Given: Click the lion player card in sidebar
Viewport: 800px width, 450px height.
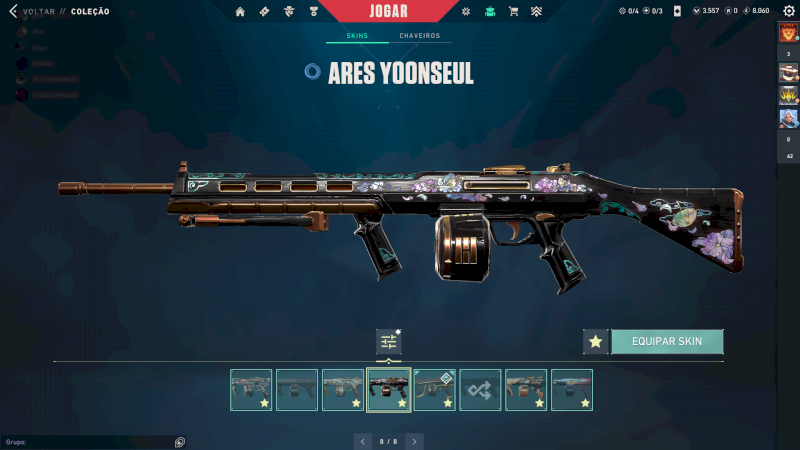Looking at the screenshot, I should (x=788, y=33).
